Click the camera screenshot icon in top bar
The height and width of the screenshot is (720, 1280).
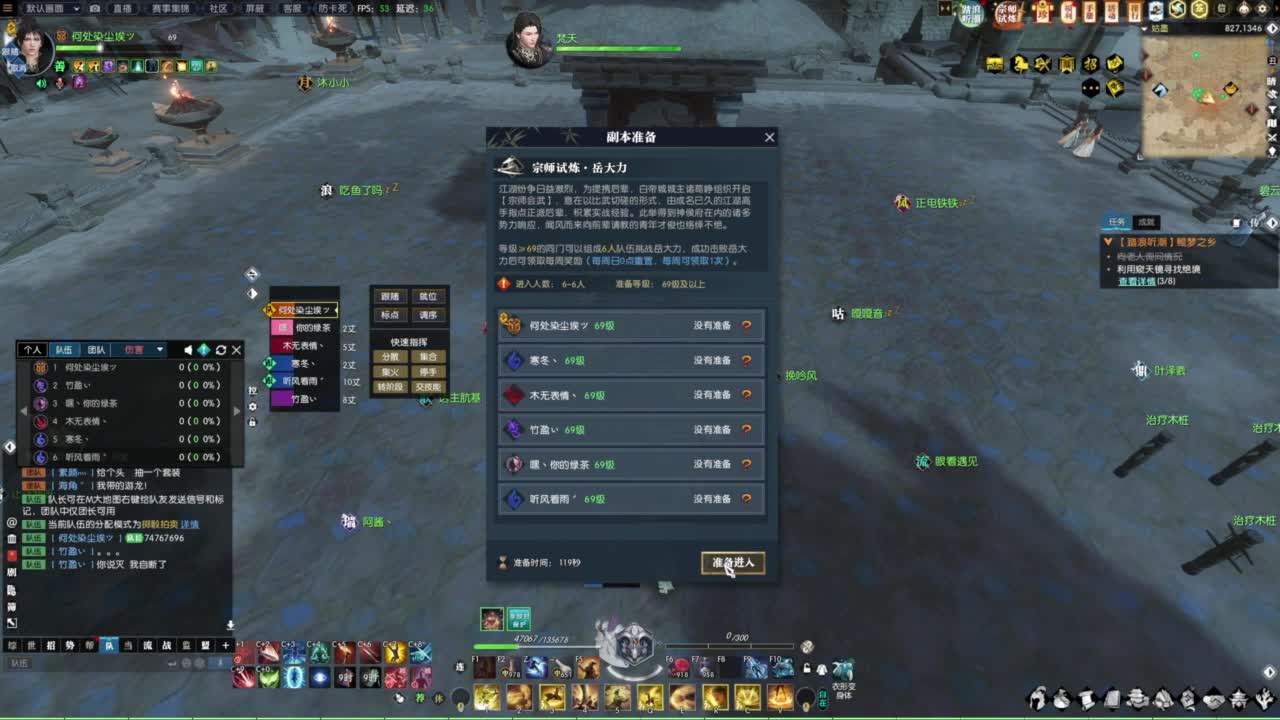95,8
